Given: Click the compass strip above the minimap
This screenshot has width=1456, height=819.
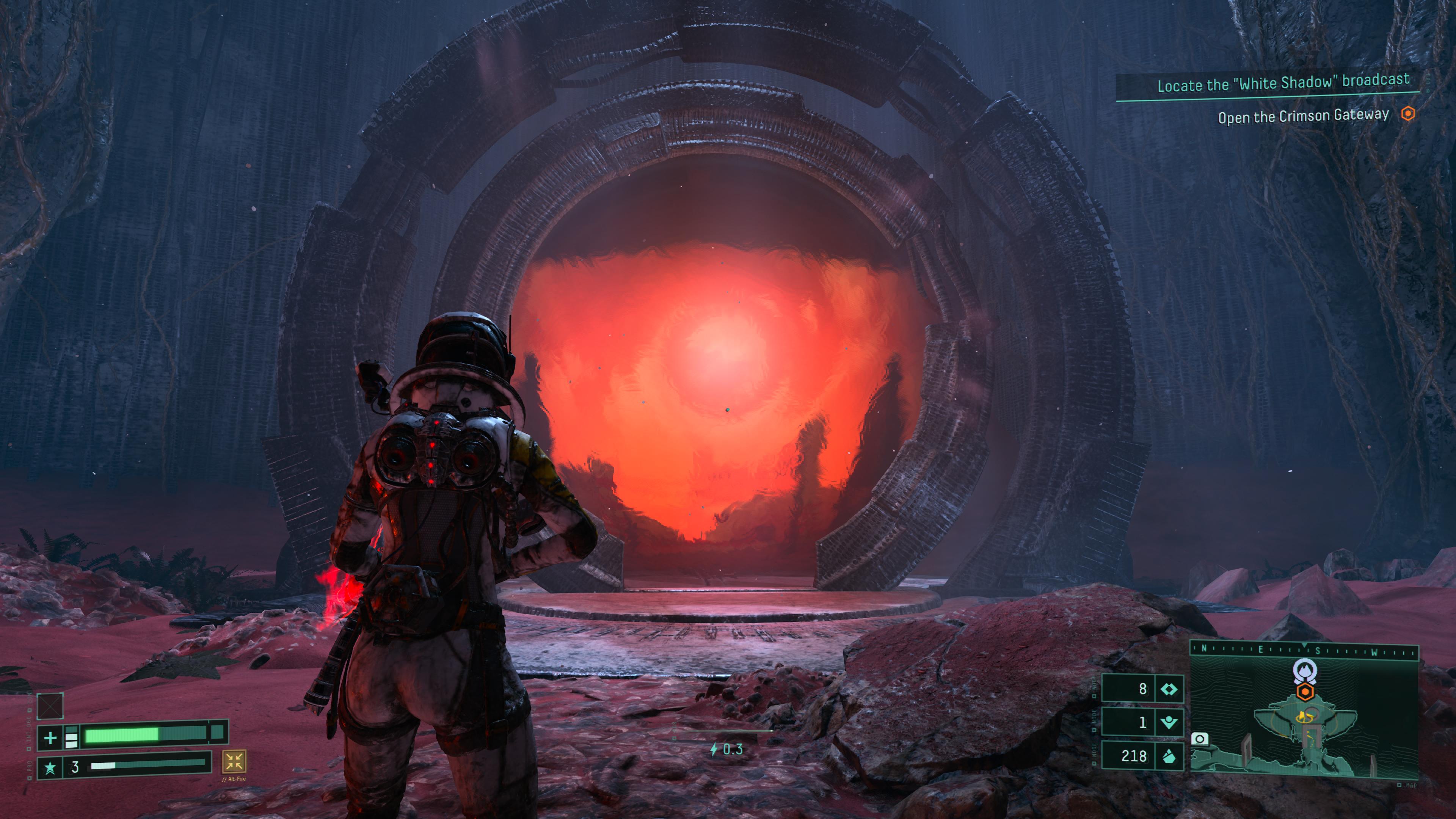Looking at the screenshot, I should (x=1304, y=650).
